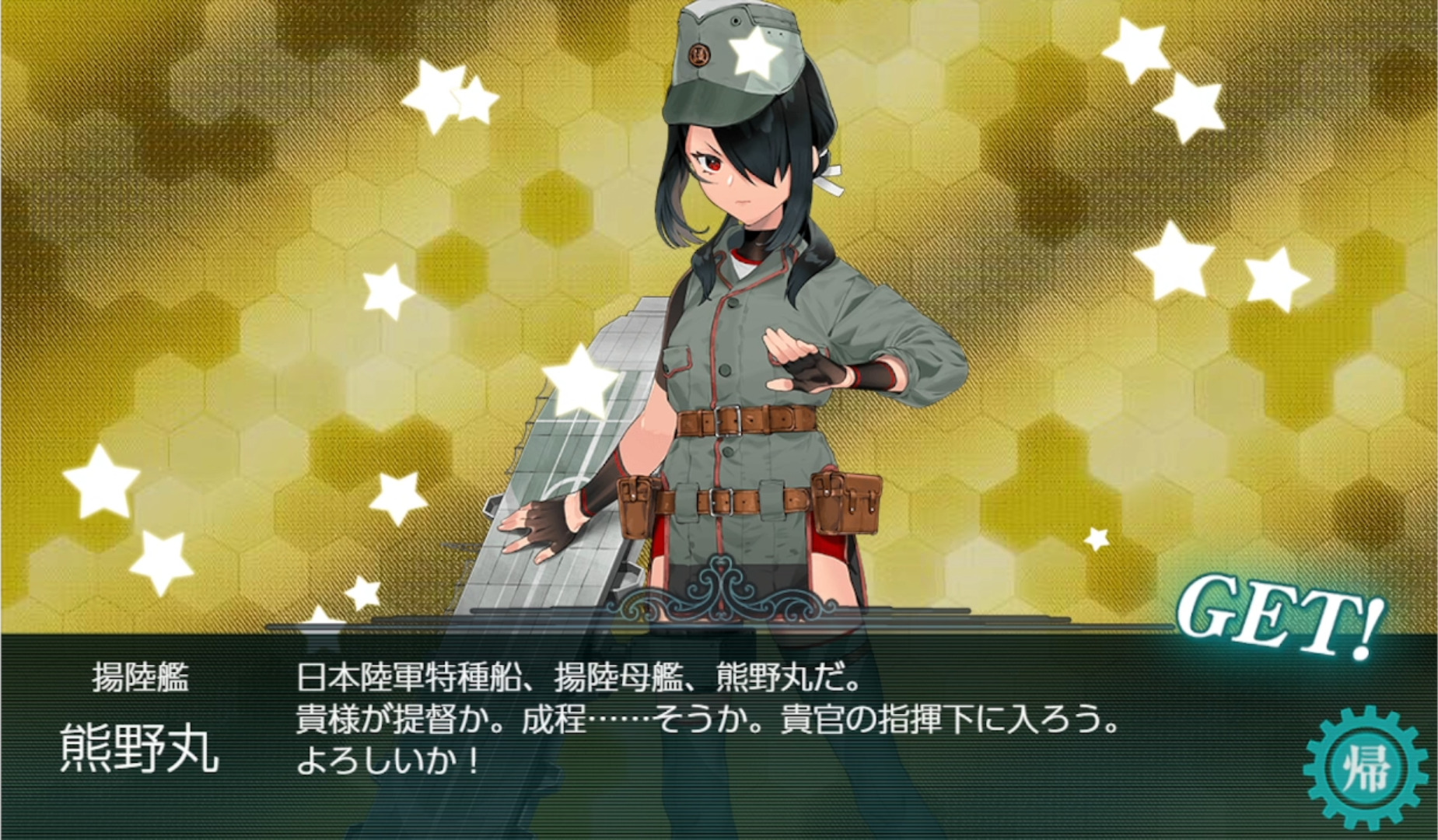Click the teal gear return button
1438x840 pixels.
tap(1365, 768)
